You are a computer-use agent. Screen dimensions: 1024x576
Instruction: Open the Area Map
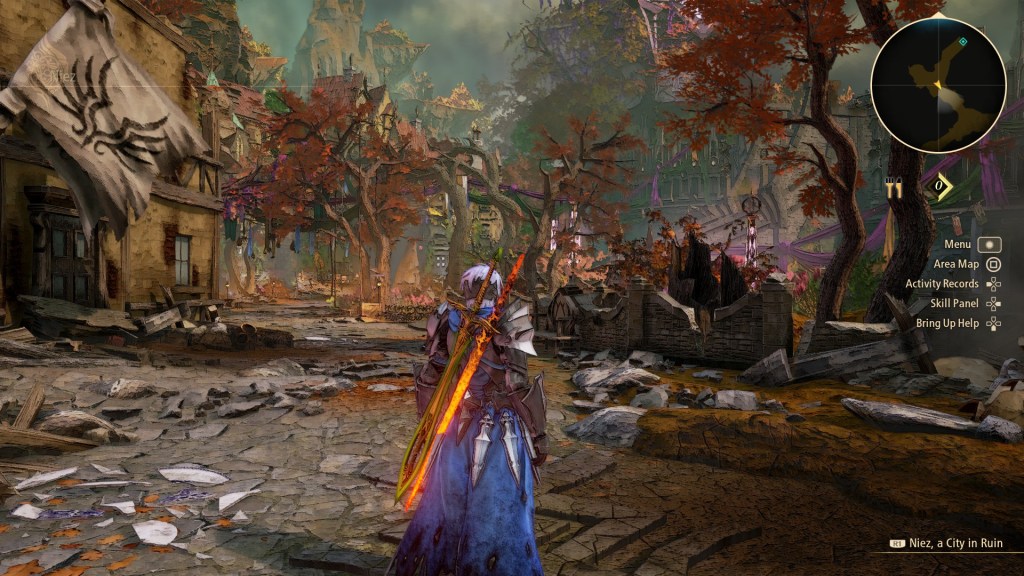(x=956, y=264)
